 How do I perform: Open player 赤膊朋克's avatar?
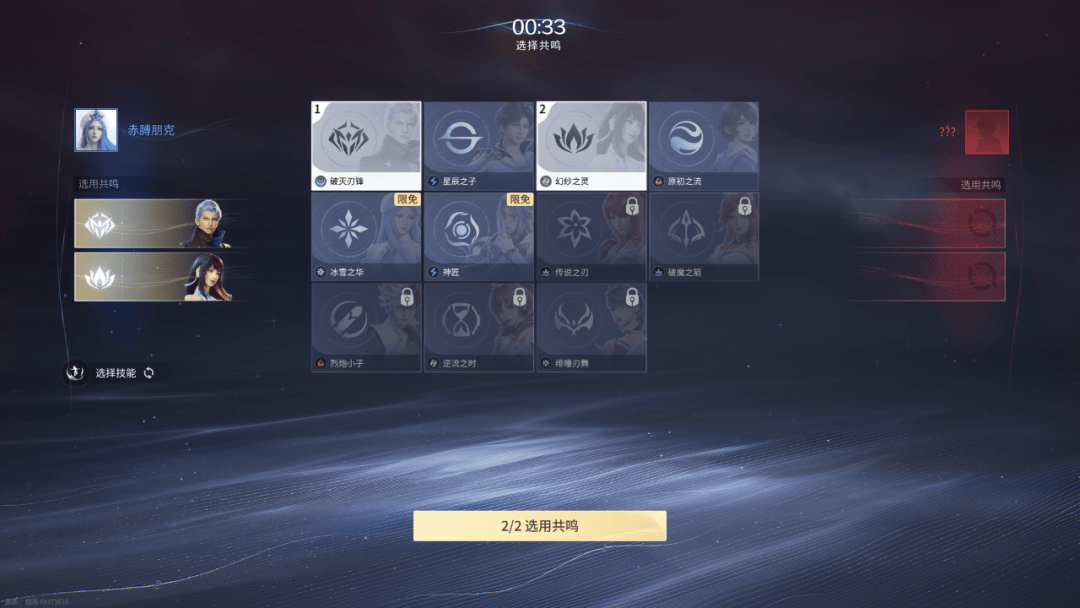pos(96,130)
